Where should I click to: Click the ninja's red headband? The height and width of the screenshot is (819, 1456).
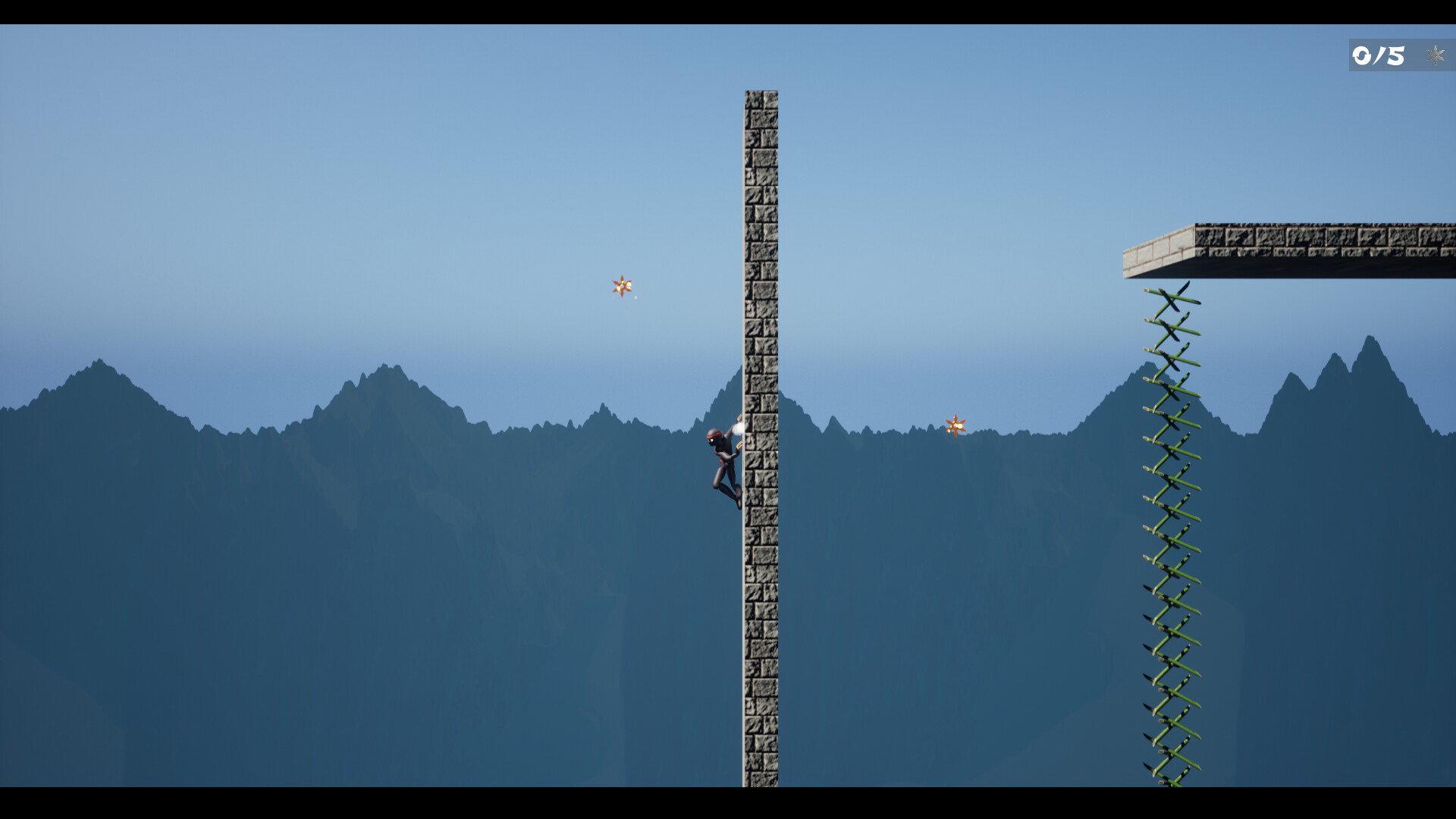tap(713, 435)
